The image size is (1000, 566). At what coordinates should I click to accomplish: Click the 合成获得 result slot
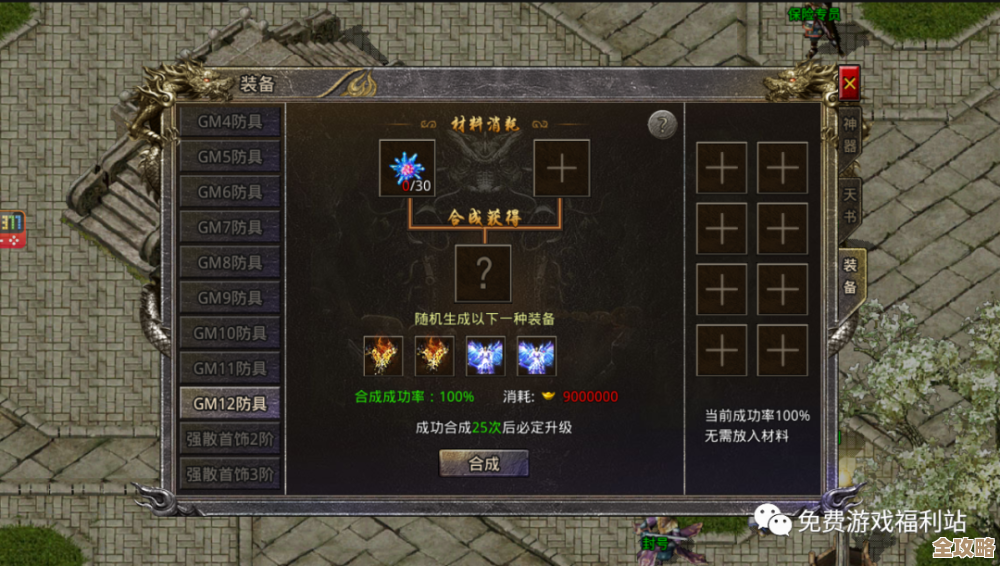point(483,273)
